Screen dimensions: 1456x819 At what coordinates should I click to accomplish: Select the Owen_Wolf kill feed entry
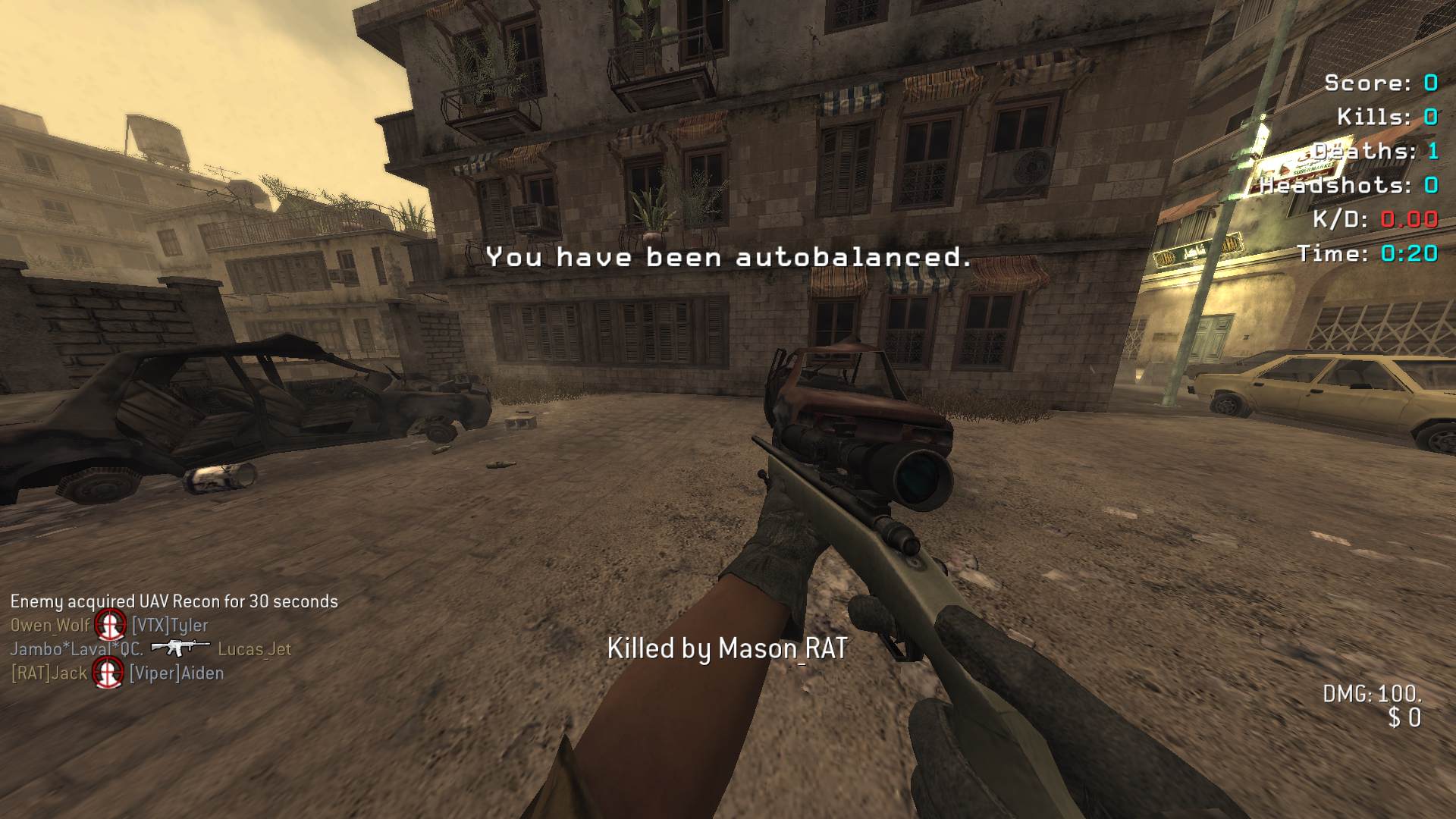[x=50, y=626]
